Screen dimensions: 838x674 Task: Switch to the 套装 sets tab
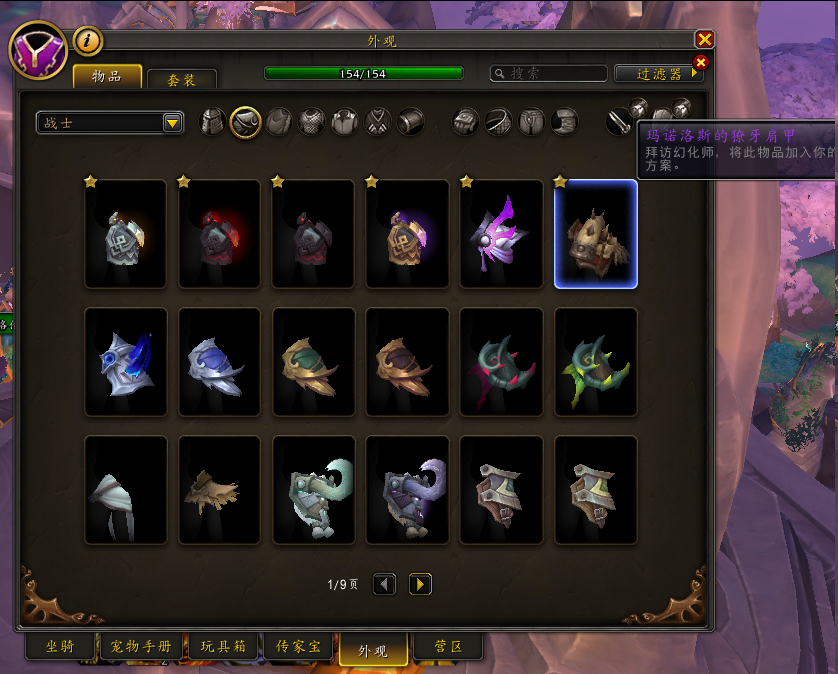pyautogui.click(x=182, y=79)
